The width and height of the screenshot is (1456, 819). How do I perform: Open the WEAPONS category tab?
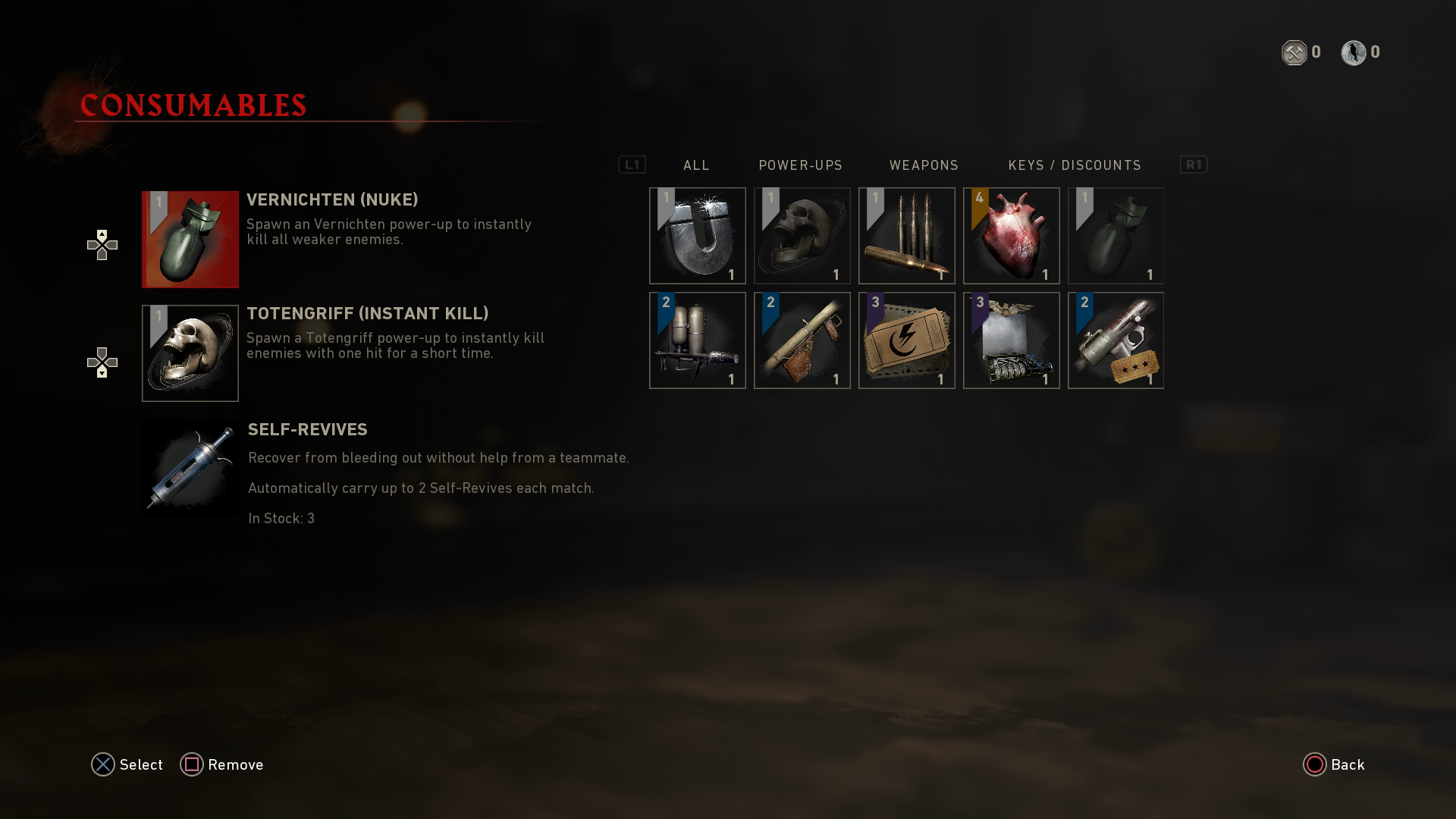click(924, 165)
